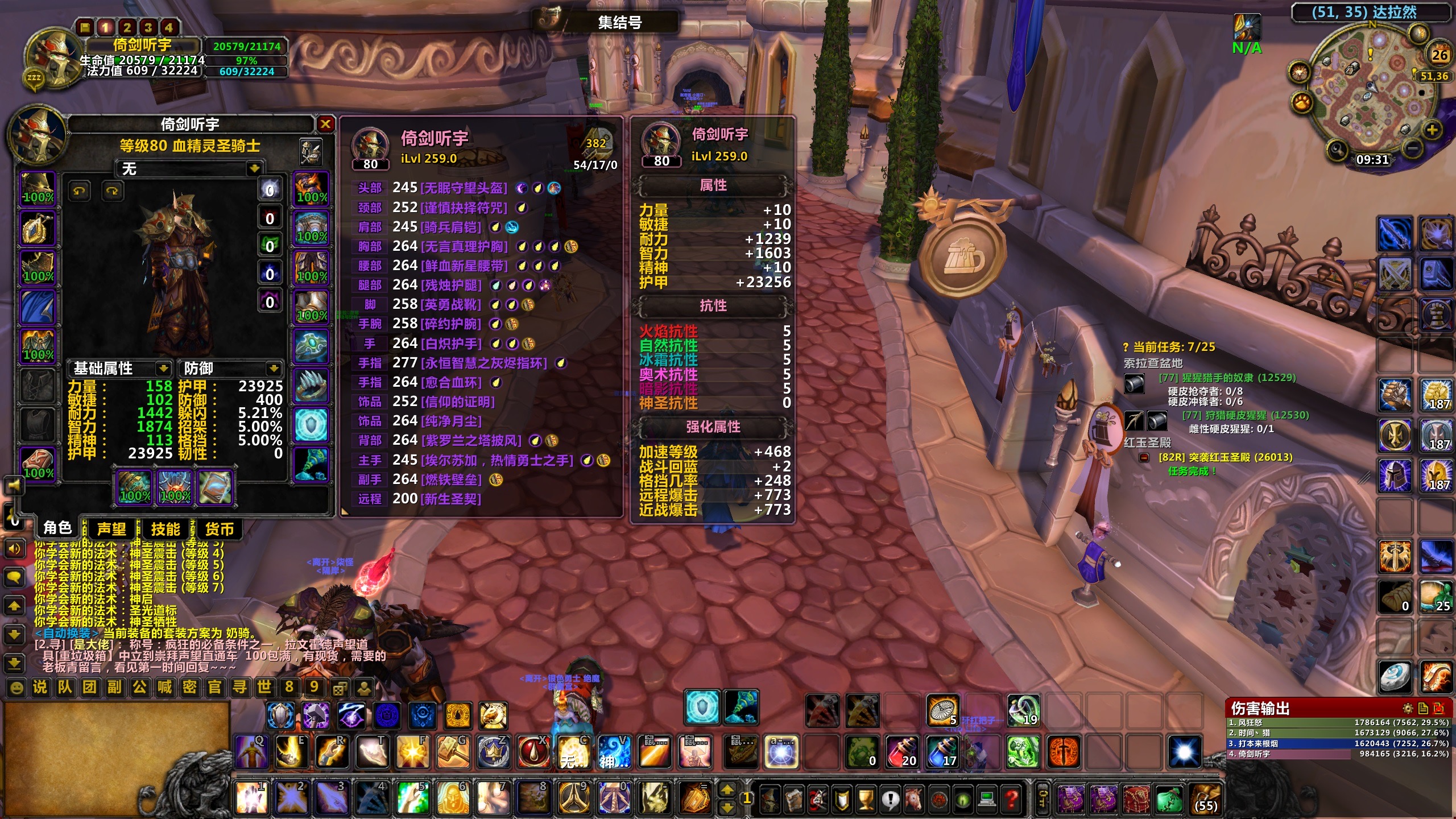The width and height of the screenshot is (1456, 819).
Task: Open the 防御 stat category dropdown
Action: tap(274, 369)
